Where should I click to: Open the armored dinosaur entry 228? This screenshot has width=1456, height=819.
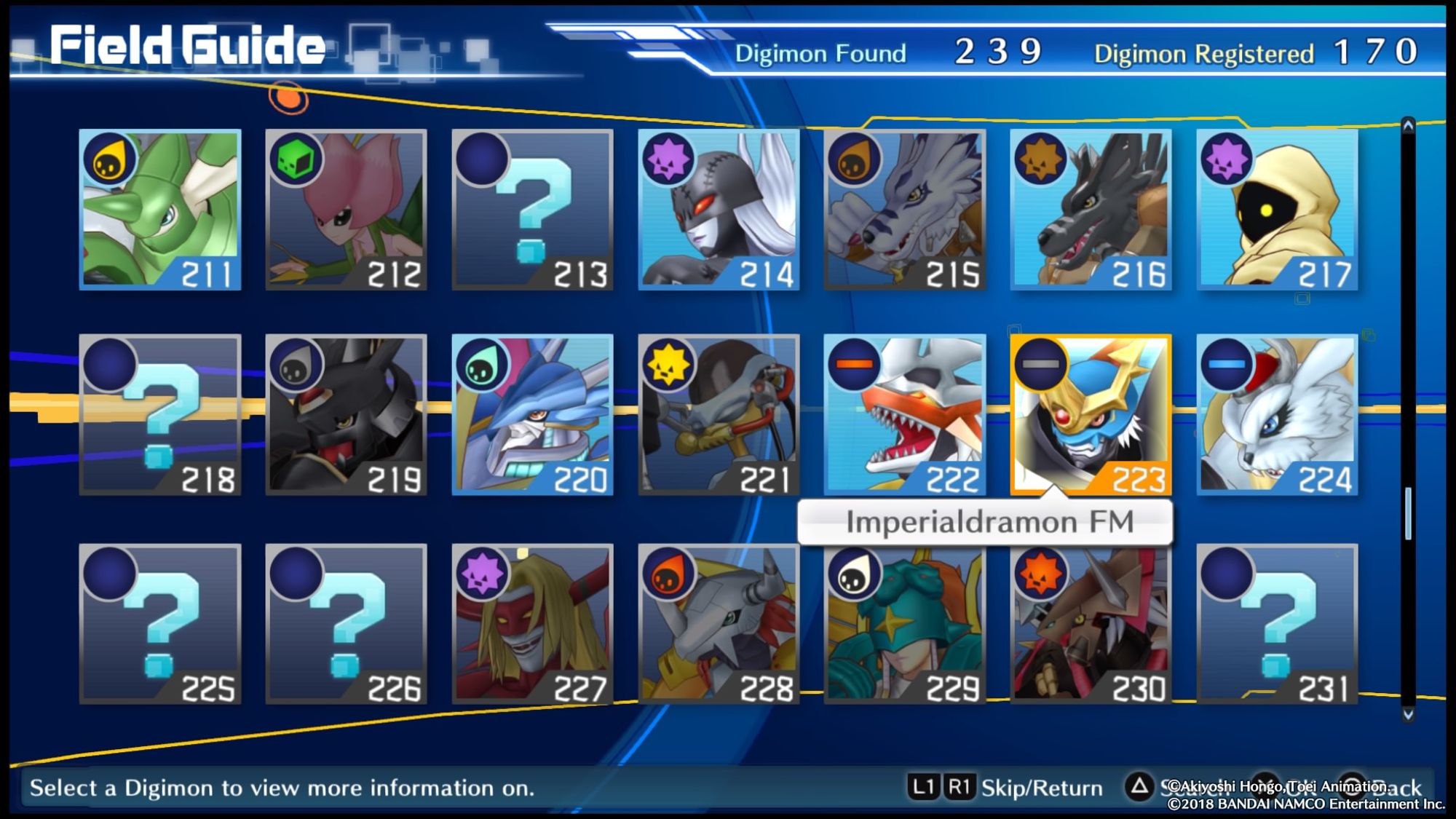719,624
